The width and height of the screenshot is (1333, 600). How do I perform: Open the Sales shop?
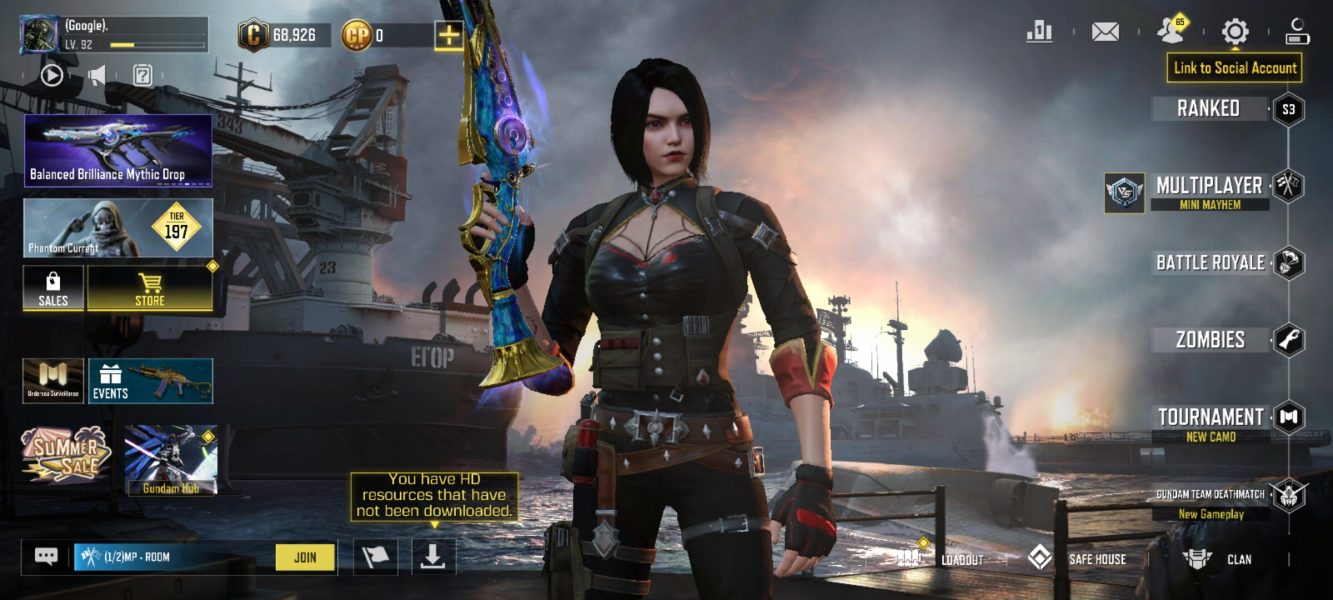(53, 289)
